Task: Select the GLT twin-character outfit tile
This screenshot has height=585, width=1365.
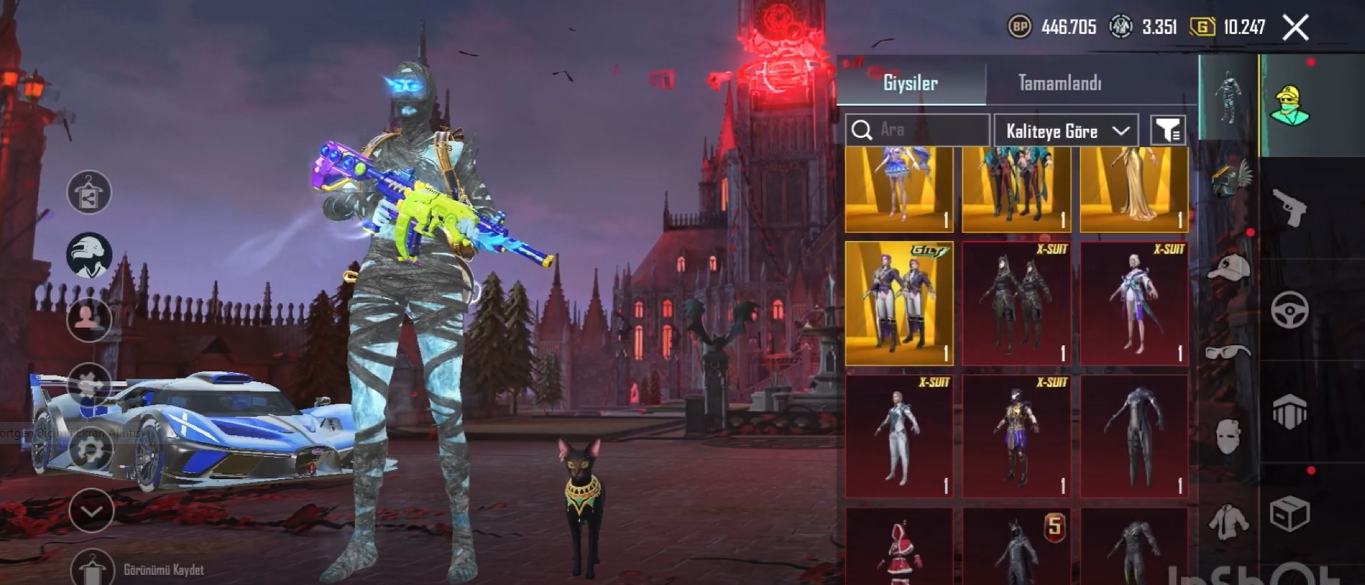Action: tap(899, 303)
